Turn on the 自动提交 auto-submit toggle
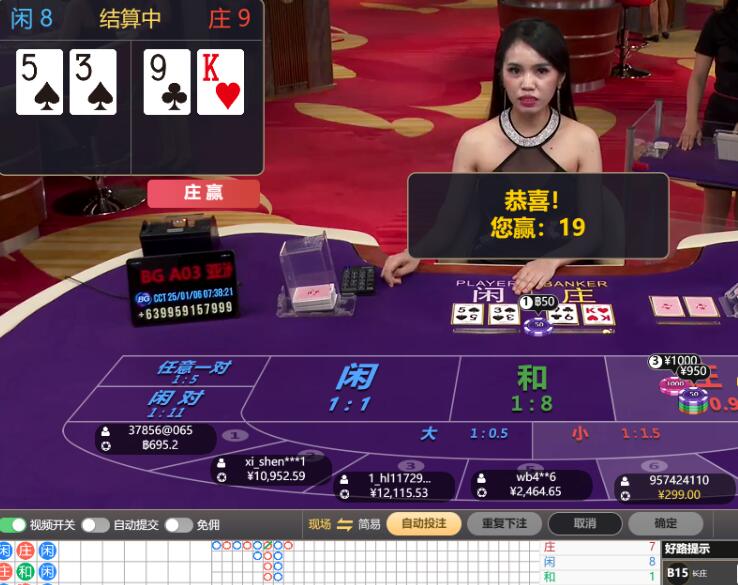The image size is (738, 585). tap(95, 525)
